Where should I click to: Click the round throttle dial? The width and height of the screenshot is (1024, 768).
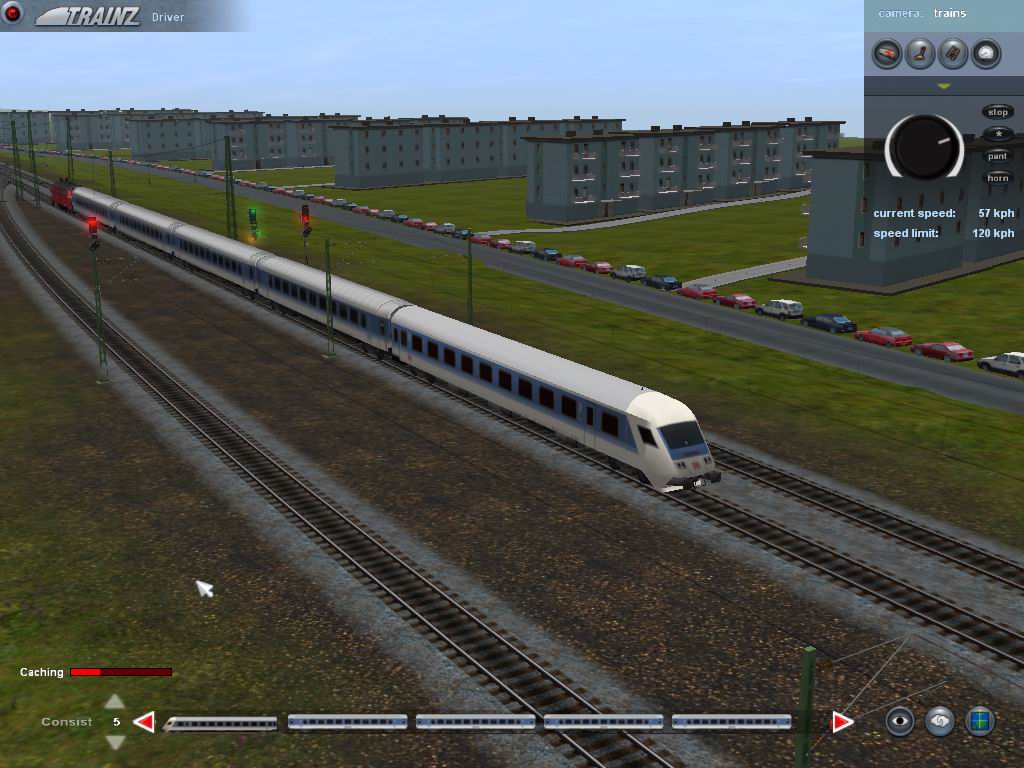[924, 148]
